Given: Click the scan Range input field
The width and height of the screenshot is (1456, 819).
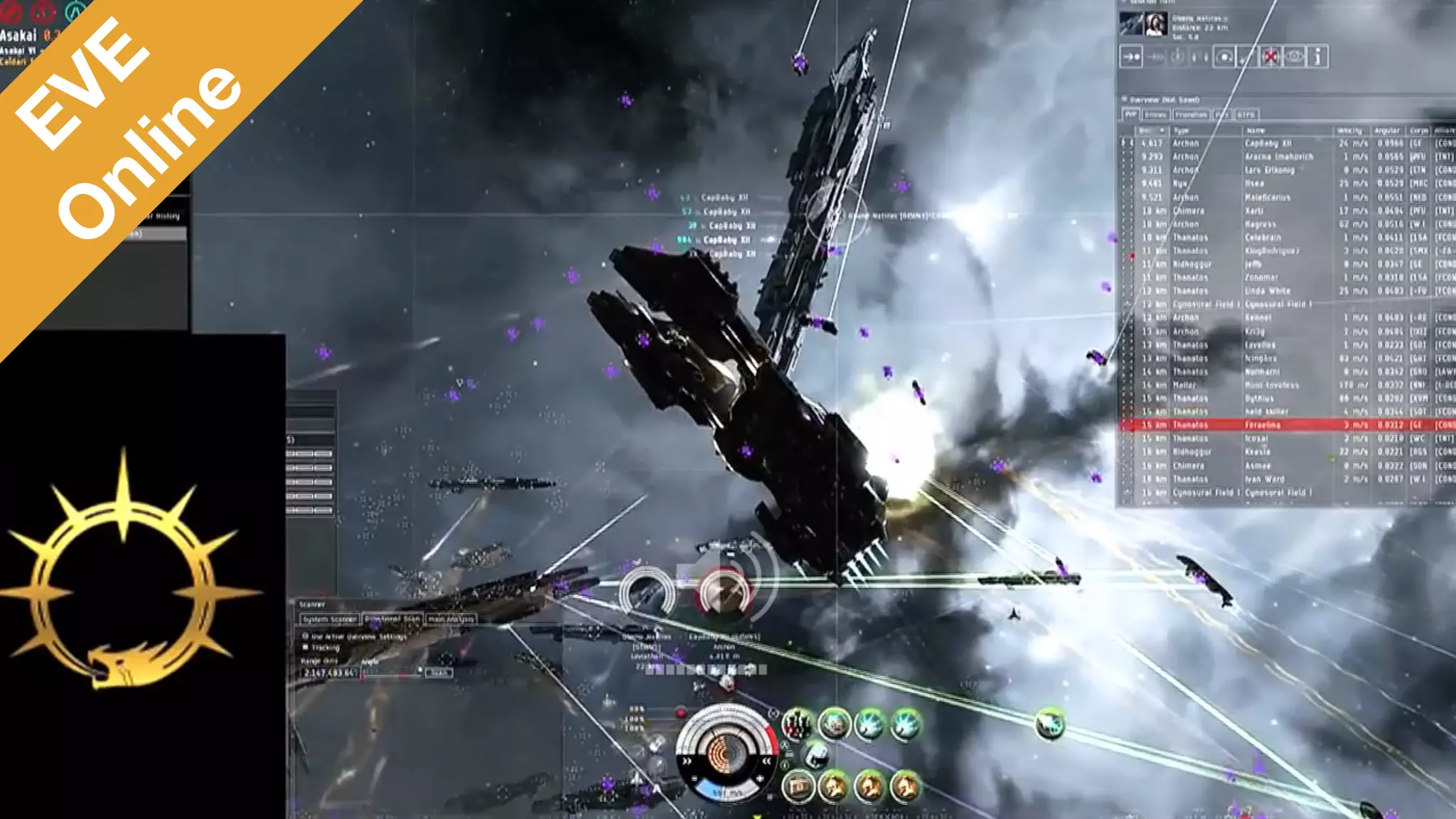Looking at the screenshot, I should (x=329, y=673).
